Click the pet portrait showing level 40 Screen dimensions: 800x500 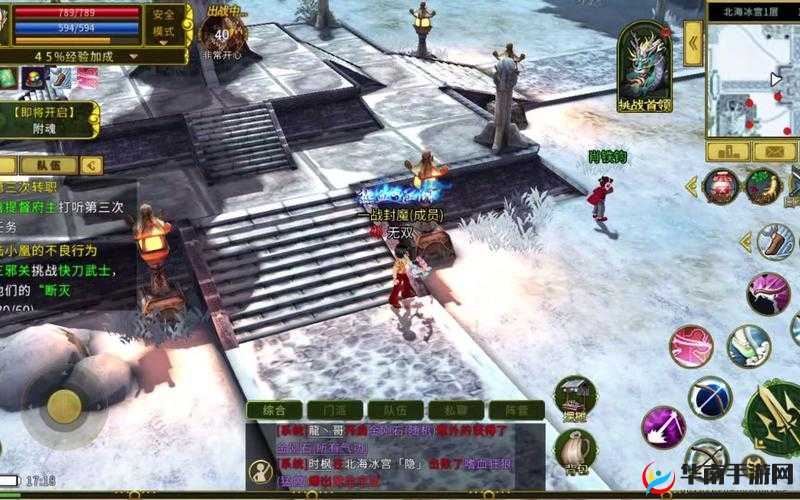pos(222,34)
